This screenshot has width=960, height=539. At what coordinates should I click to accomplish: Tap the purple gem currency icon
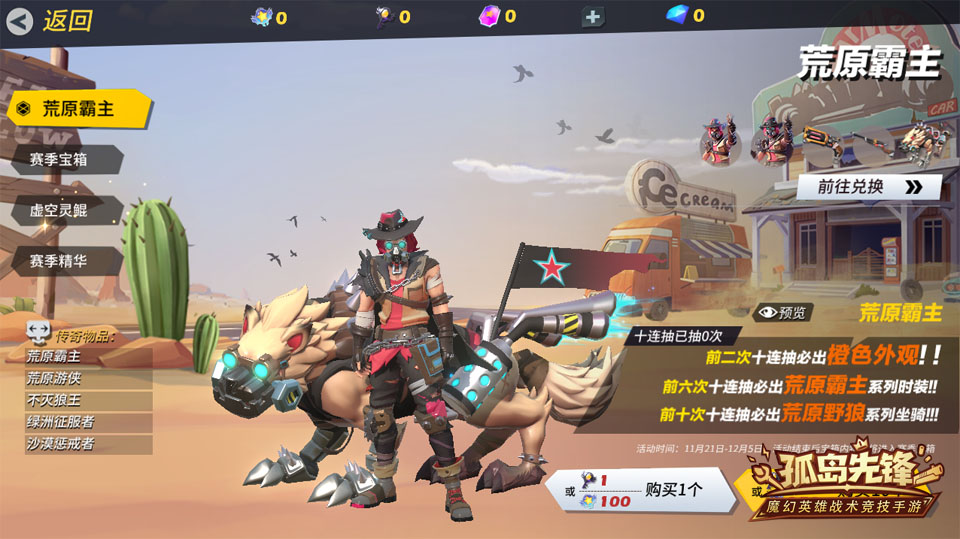(x=490, y=15)
